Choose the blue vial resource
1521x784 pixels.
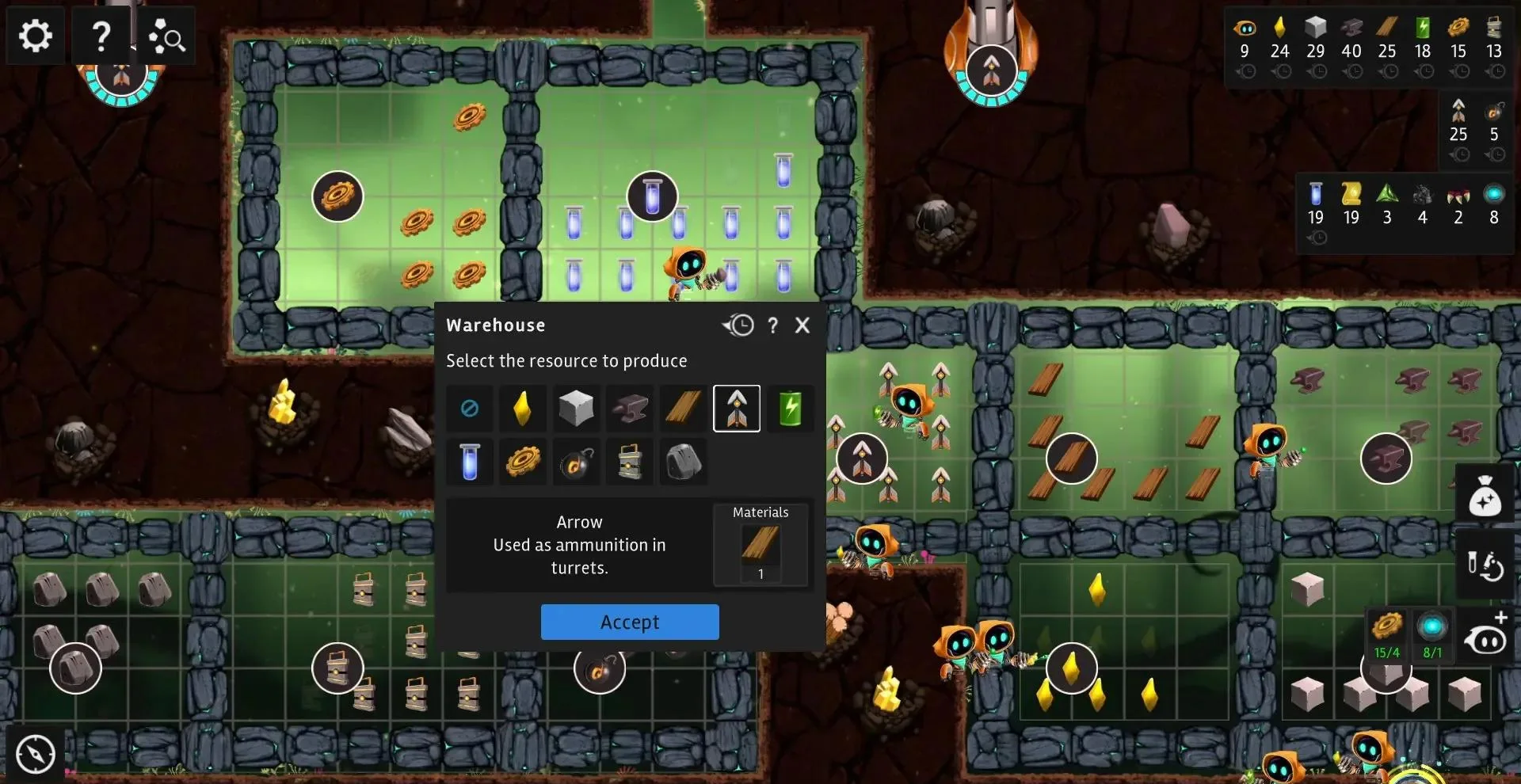[x=470, y=462]
